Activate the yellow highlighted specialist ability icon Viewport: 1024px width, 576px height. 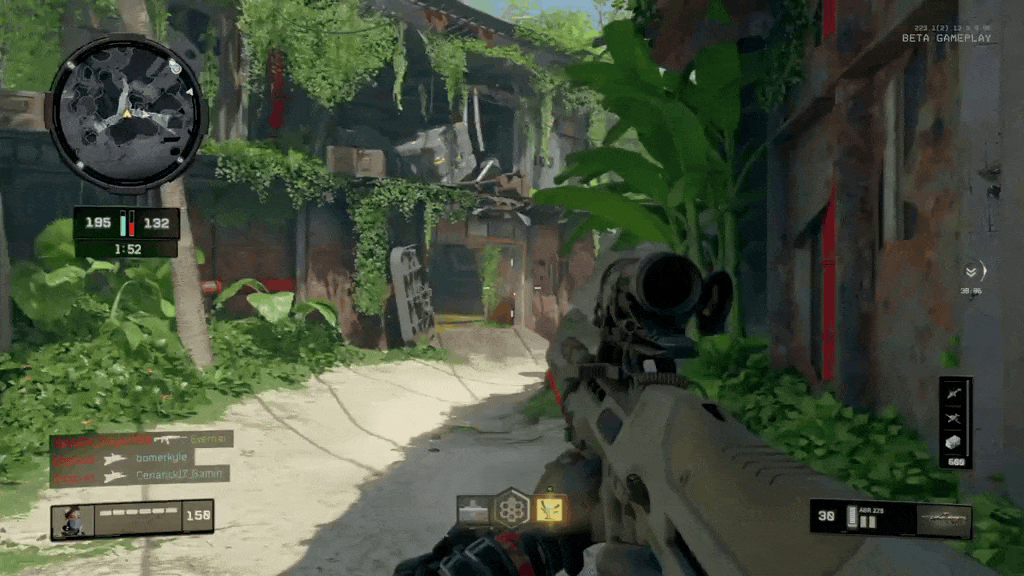[x=549, y=509]
